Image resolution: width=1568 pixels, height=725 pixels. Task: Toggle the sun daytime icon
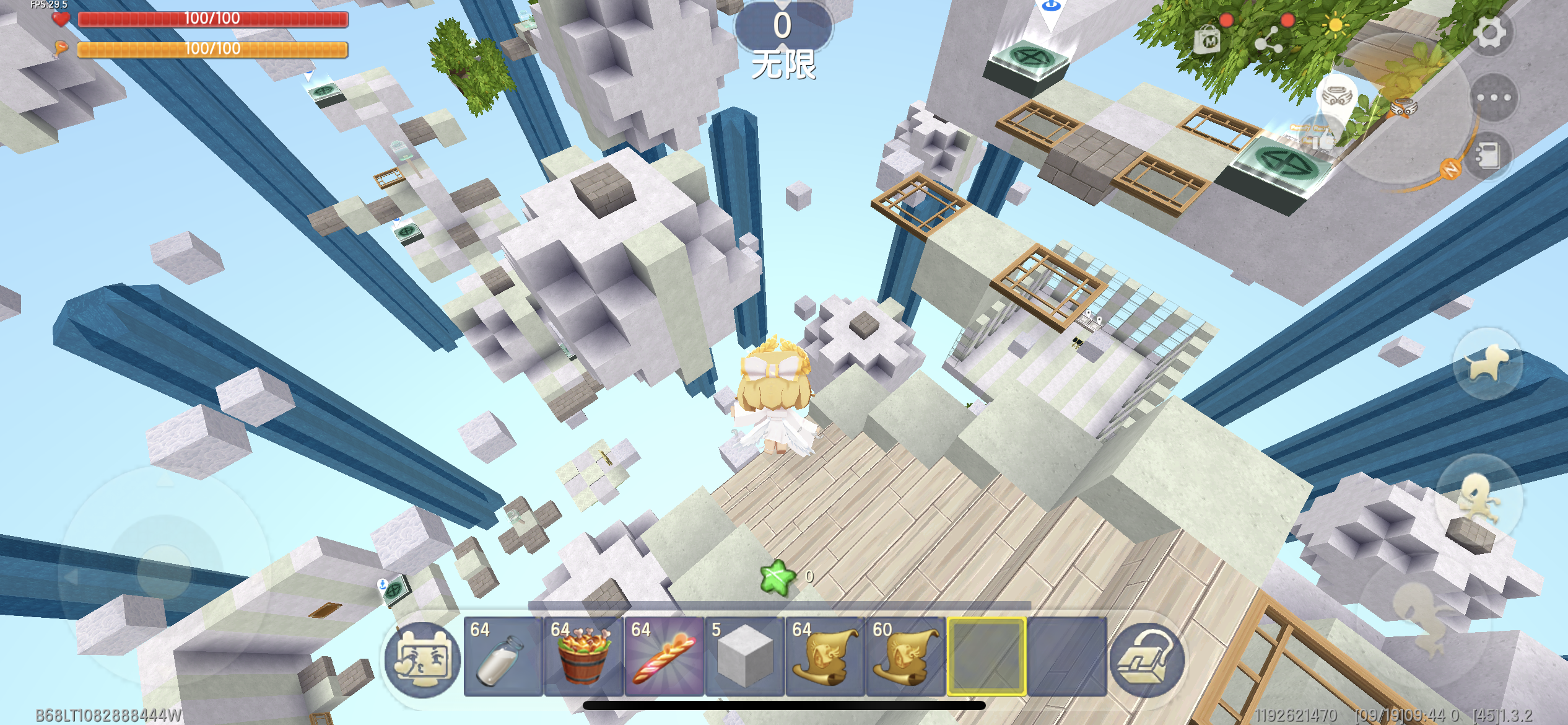point(1335,26)
